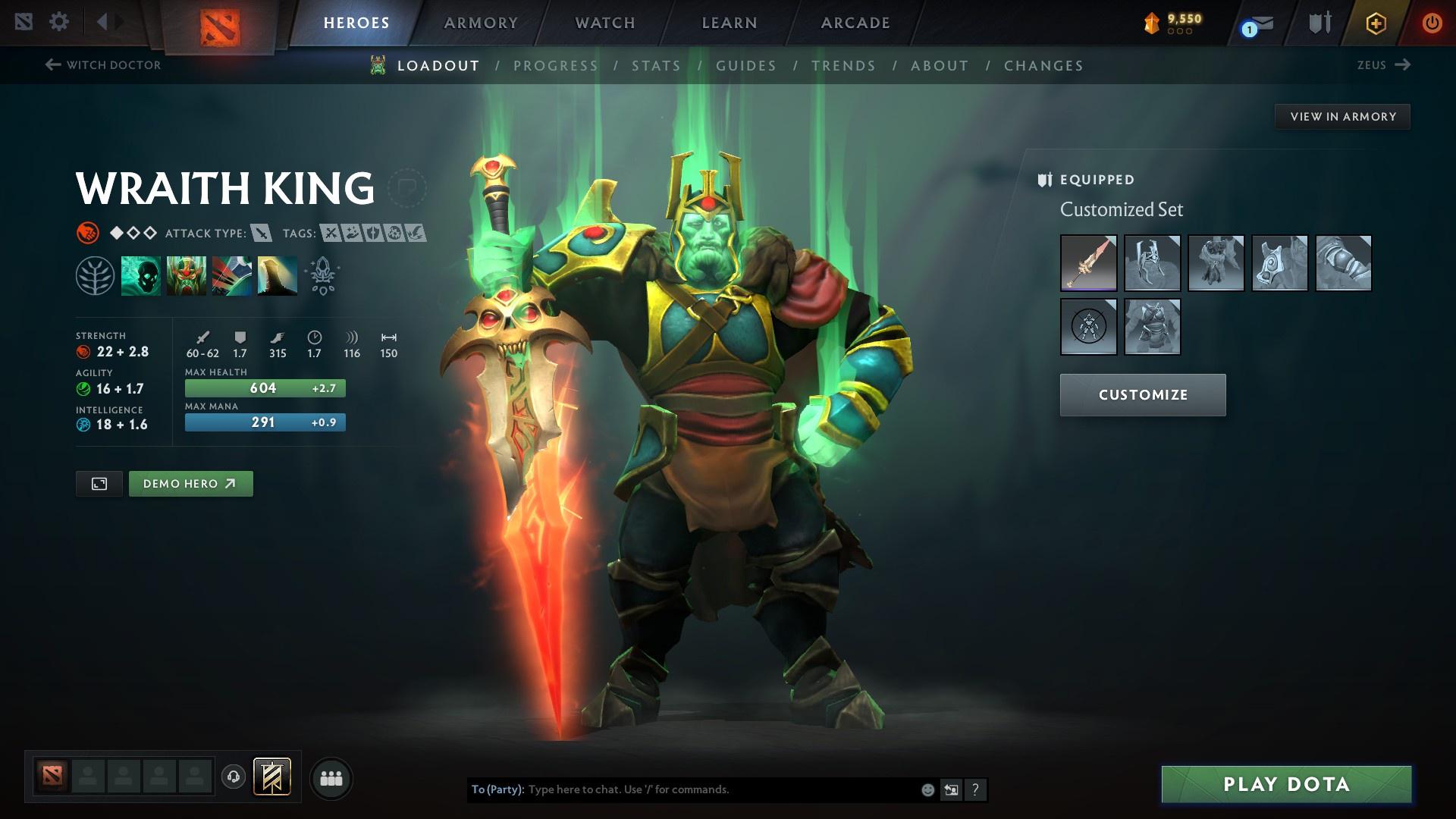
Task: Toggle the hero portrait view icon near Demo Hero
Action: (x=99, y=483)
